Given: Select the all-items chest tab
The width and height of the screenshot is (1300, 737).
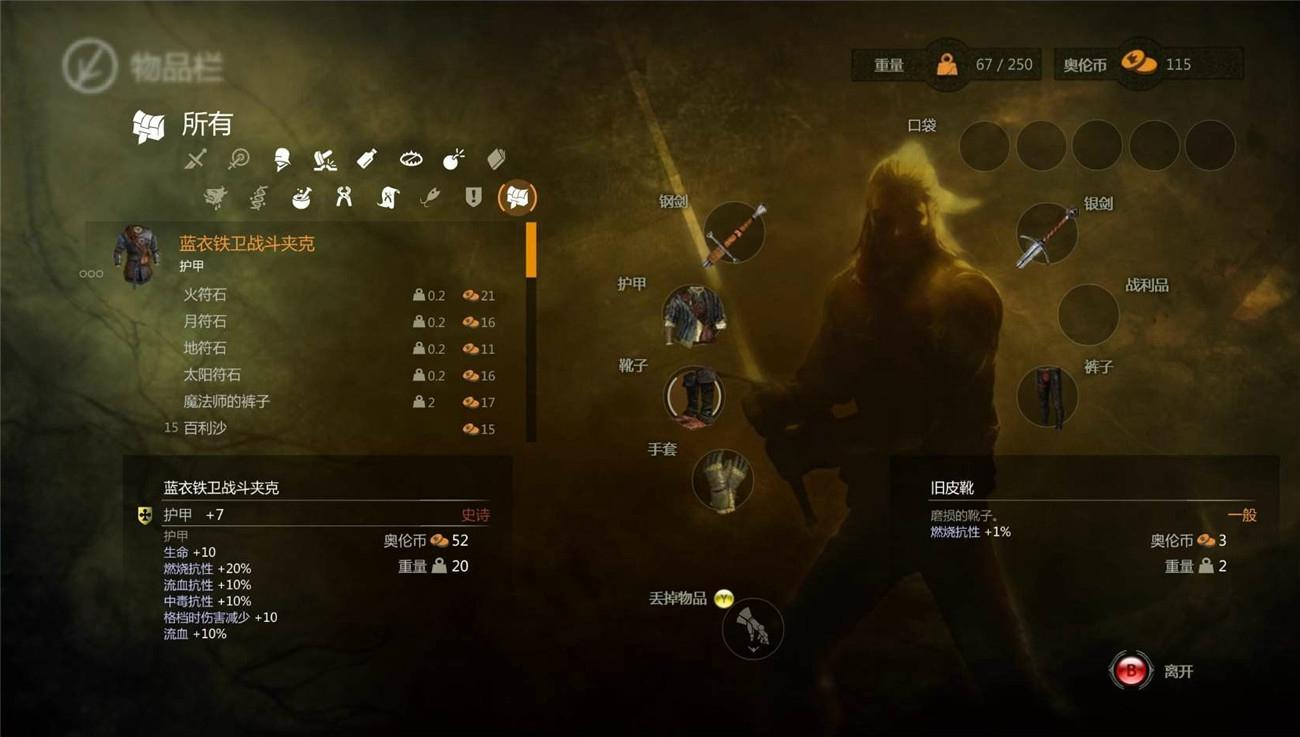Looking at the screenshot, I should [x=517, y=197].
